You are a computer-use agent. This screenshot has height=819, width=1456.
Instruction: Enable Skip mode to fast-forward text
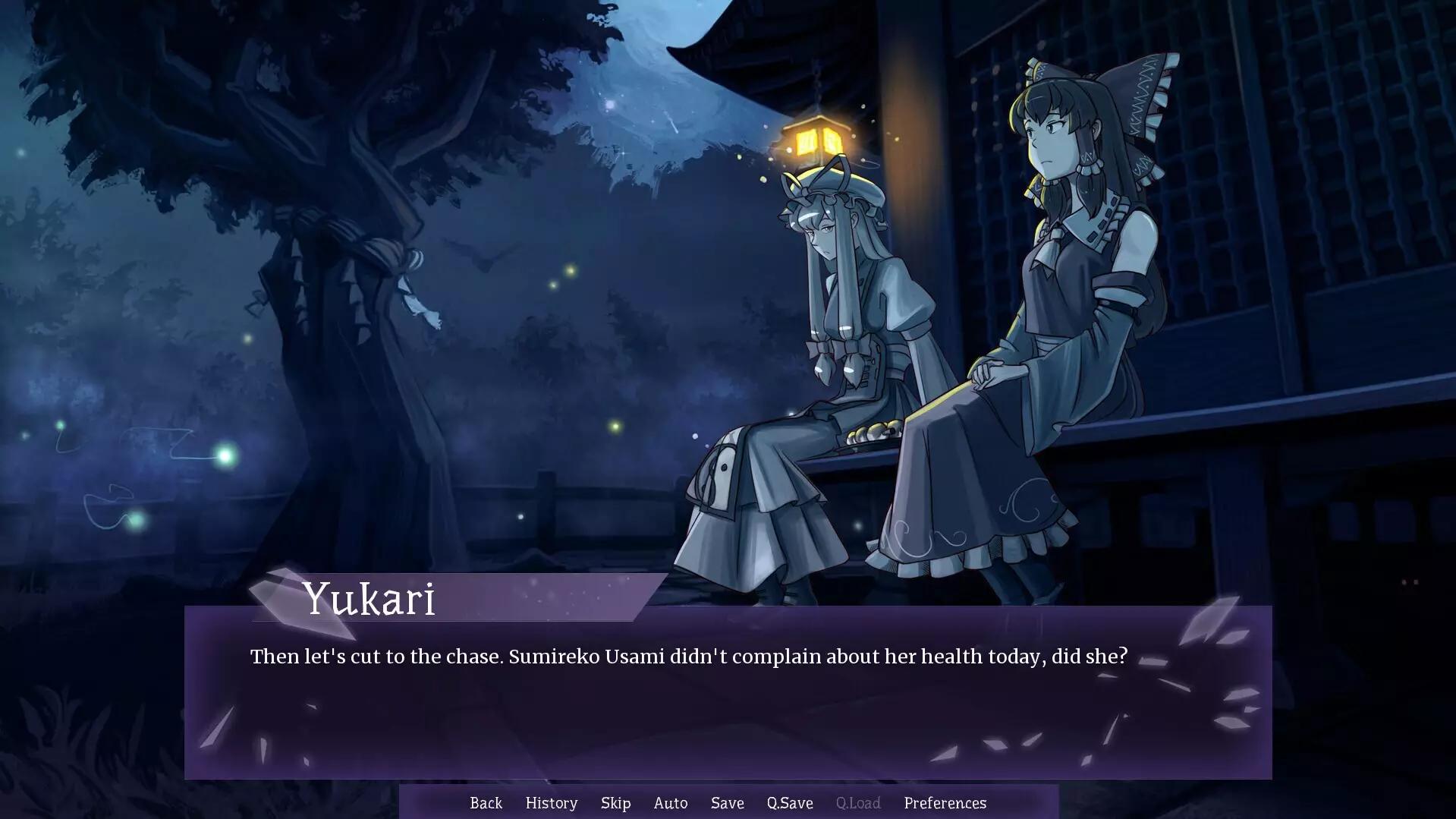[615, 802]
